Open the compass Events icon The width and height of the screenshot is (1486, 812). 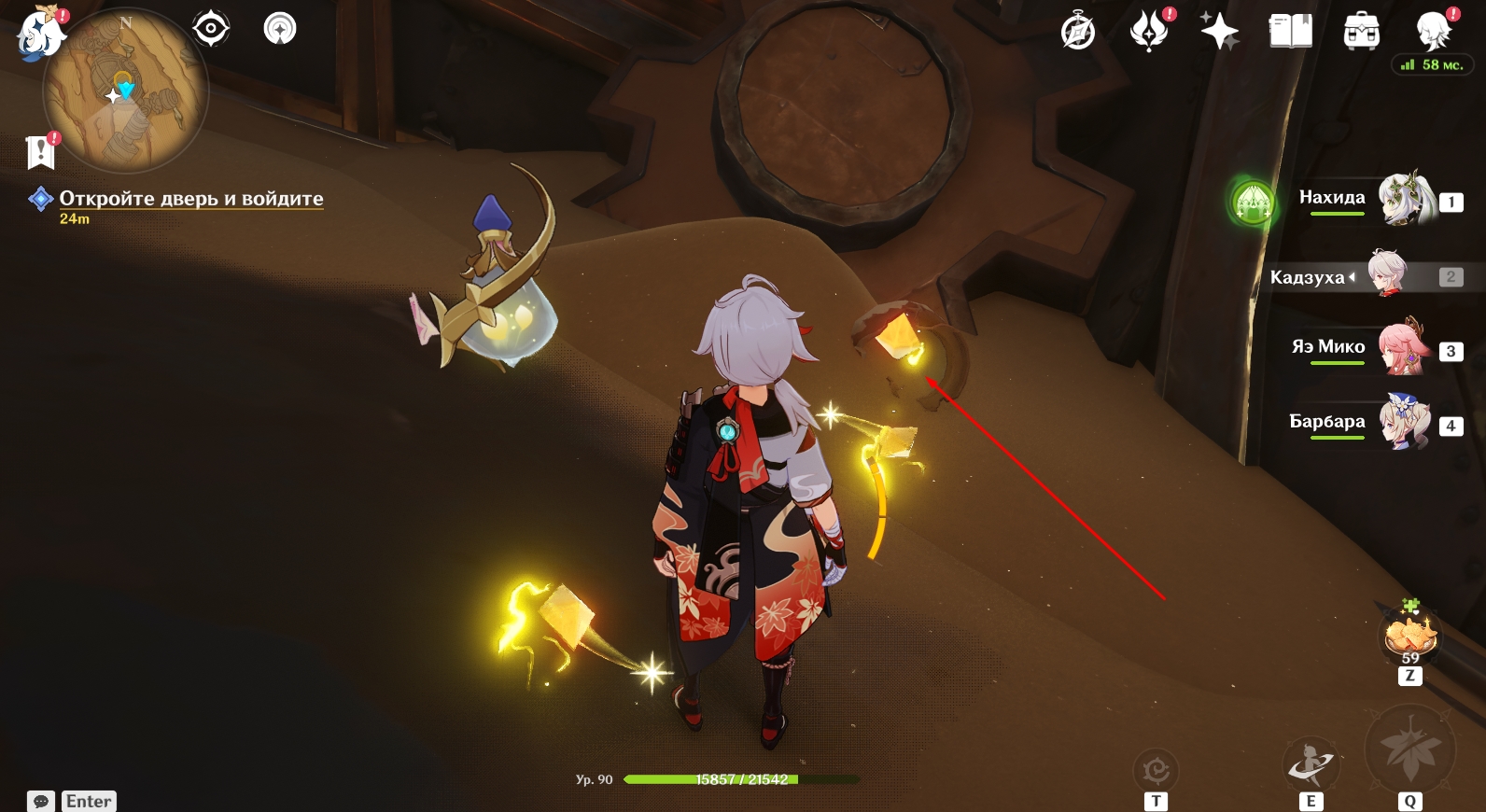(x=1078, y=32)
